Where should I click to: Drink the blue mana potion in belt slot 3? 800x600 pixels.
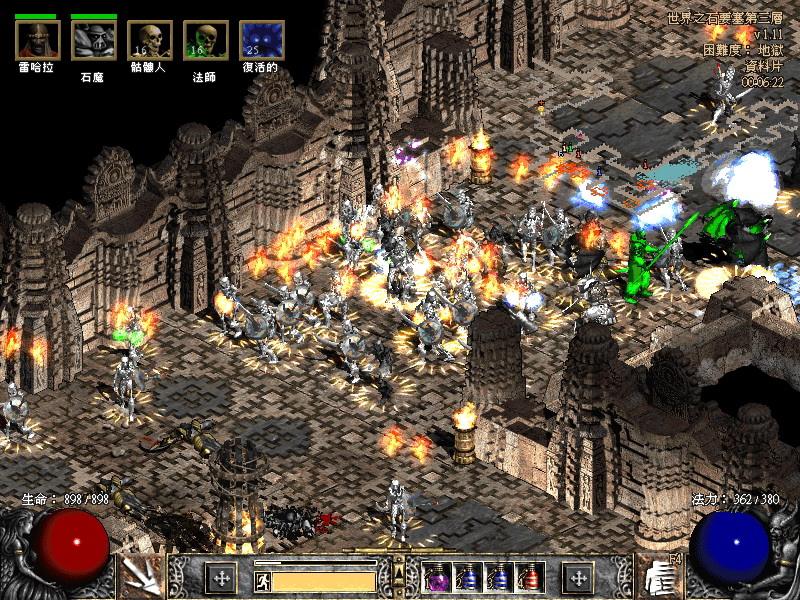499,577
